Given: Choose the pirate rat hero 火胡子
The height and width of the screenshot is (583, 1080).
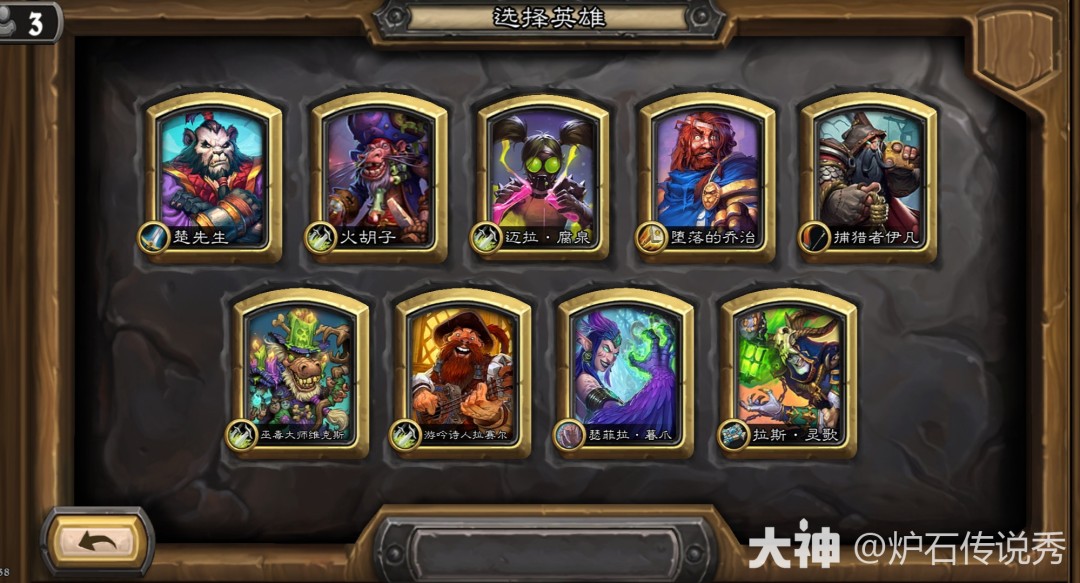Looking at the screenshot, I should pos(379,176).
